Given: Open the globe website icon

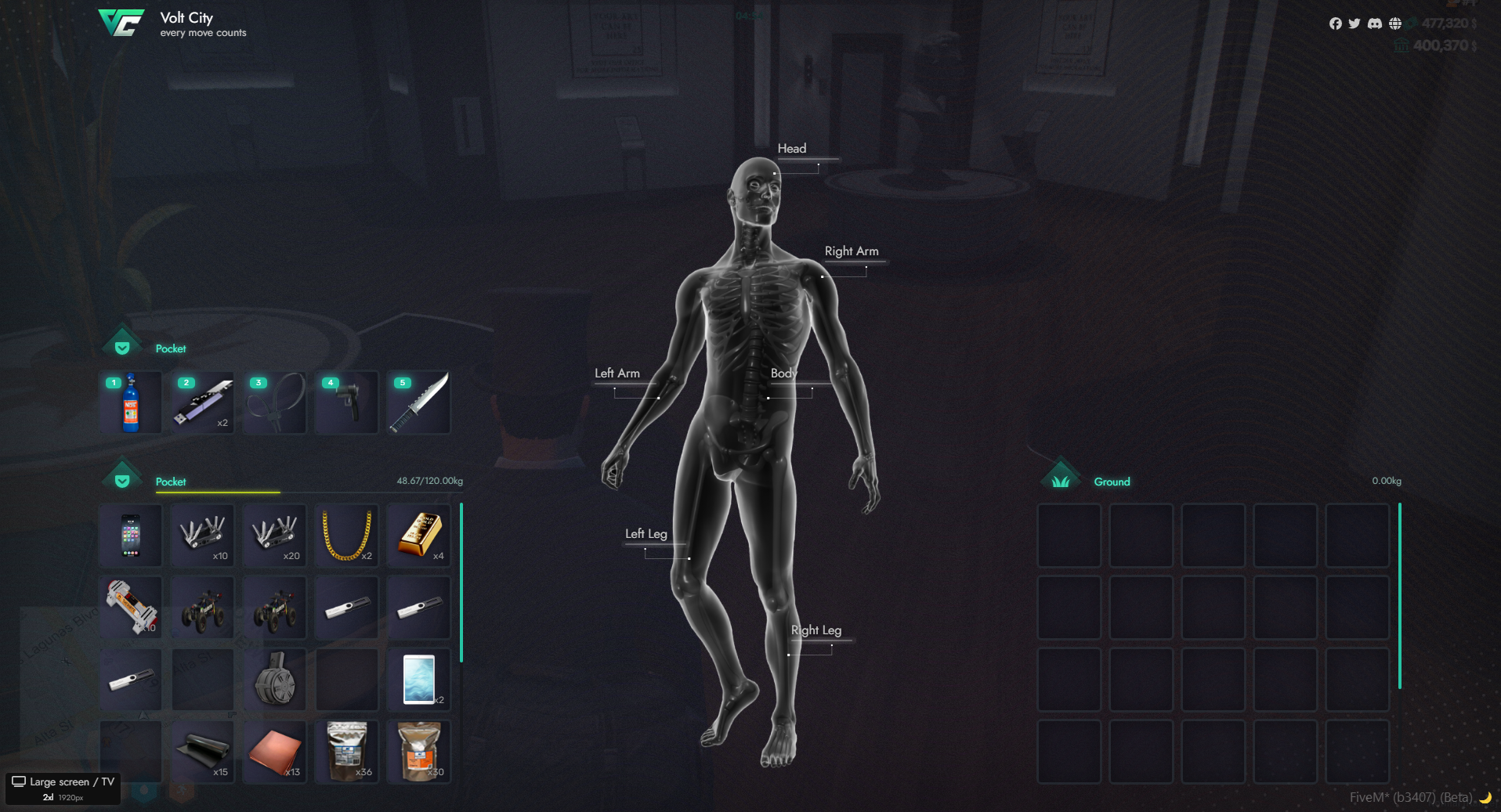Looking at the screenshot, I should pyautogui.click(x=1395, y=23).
